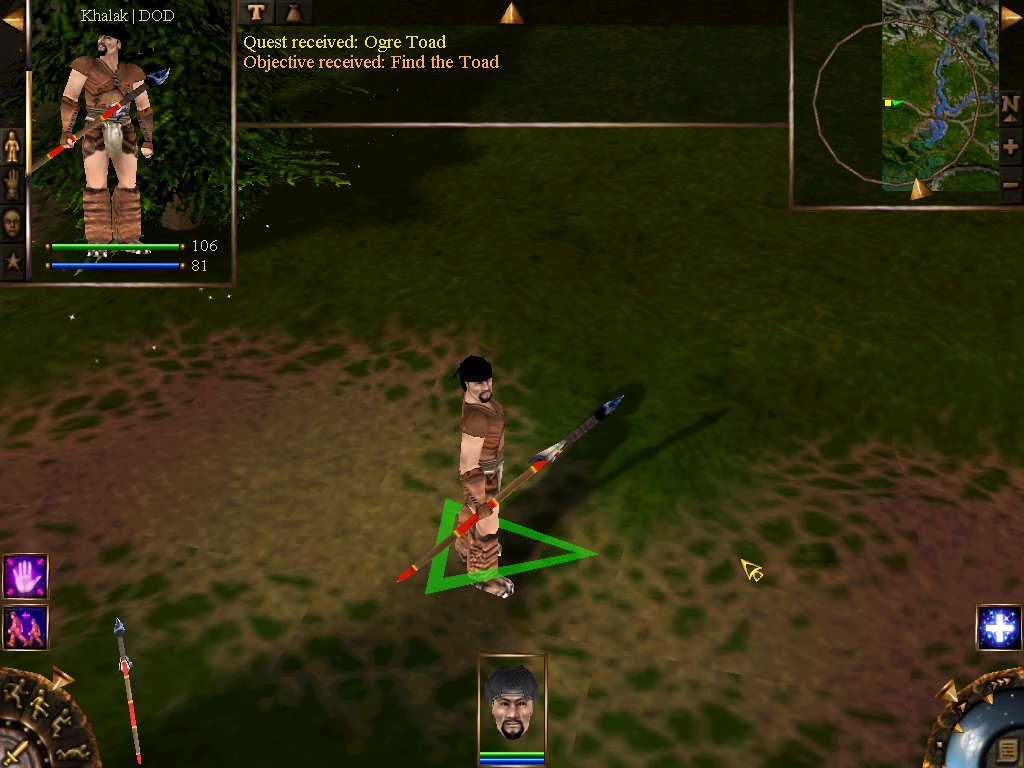Zoom in the minimap with plus

[1010, 147]
